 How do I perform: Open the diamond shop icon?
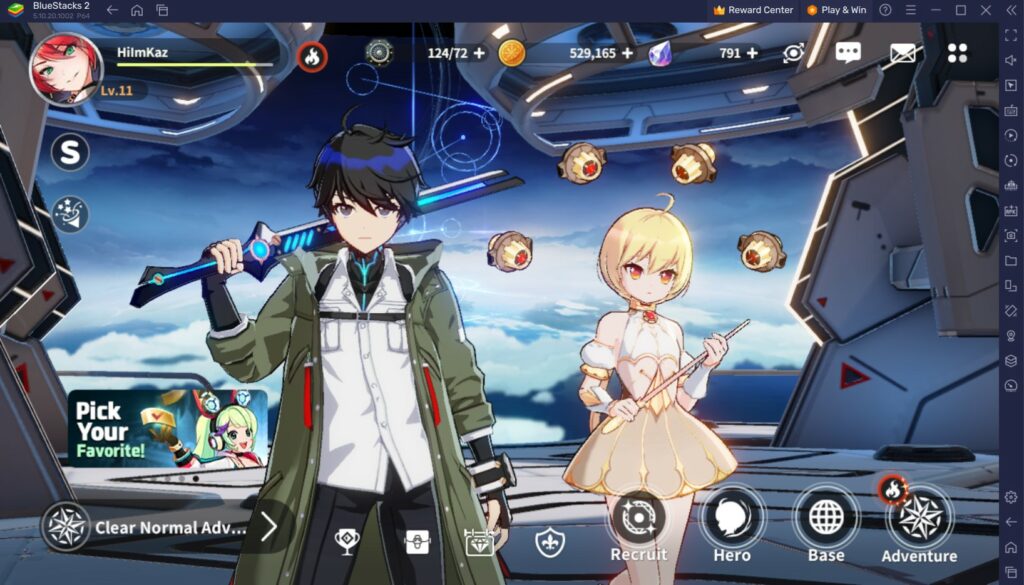click(x=480, y=541)
